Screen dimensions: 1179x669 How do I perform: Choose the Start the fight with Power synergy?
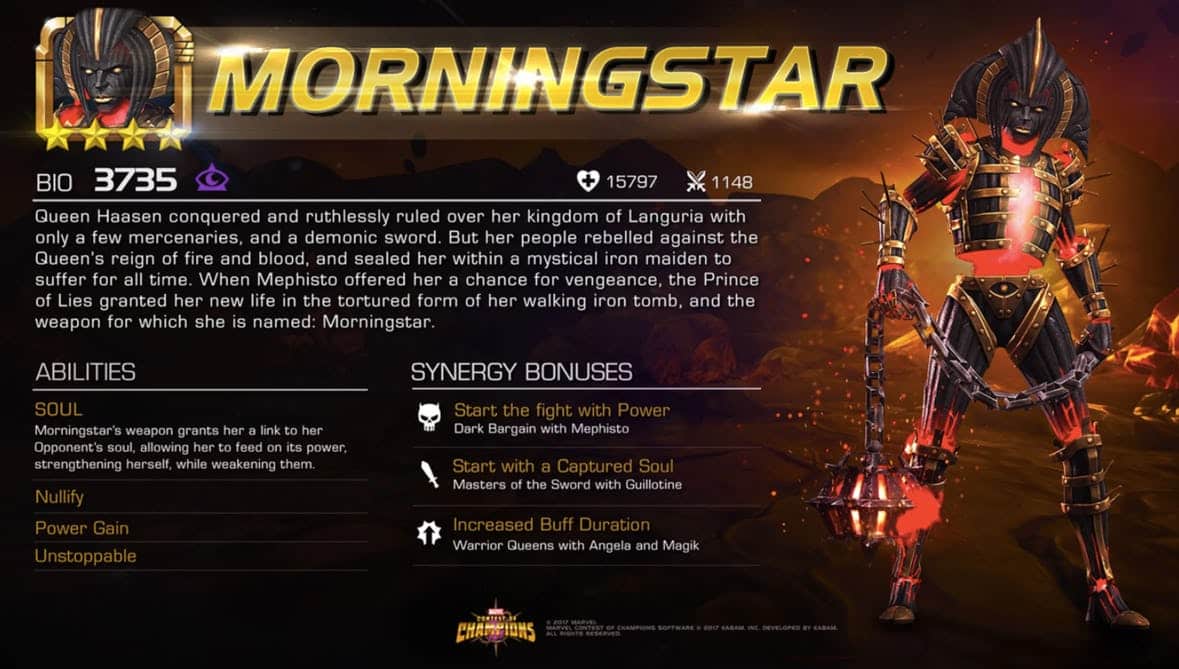click(x=561, y=410)
